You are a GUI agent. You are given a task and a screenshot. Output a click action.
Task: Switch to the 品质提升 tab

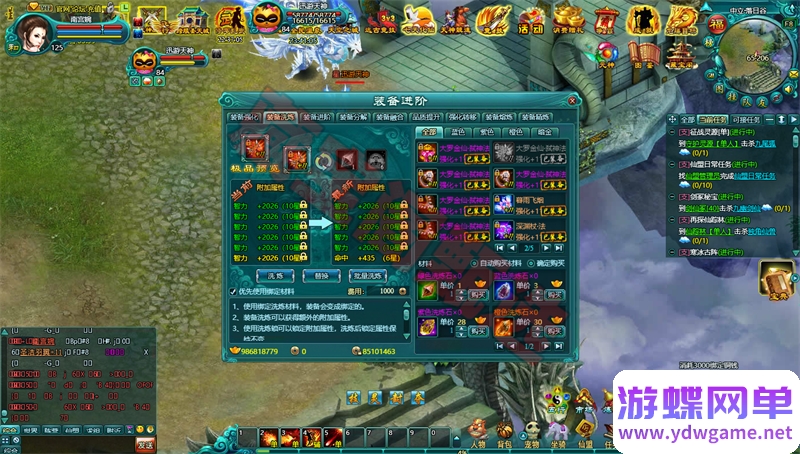click(x=427, y=117)
